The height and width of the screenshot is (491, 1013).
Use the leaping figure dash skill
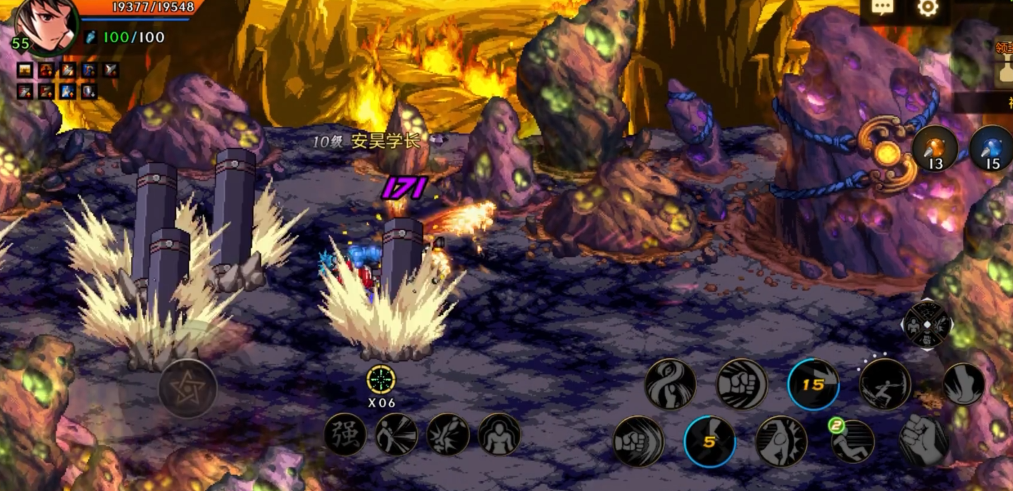(x=886, y=385)
